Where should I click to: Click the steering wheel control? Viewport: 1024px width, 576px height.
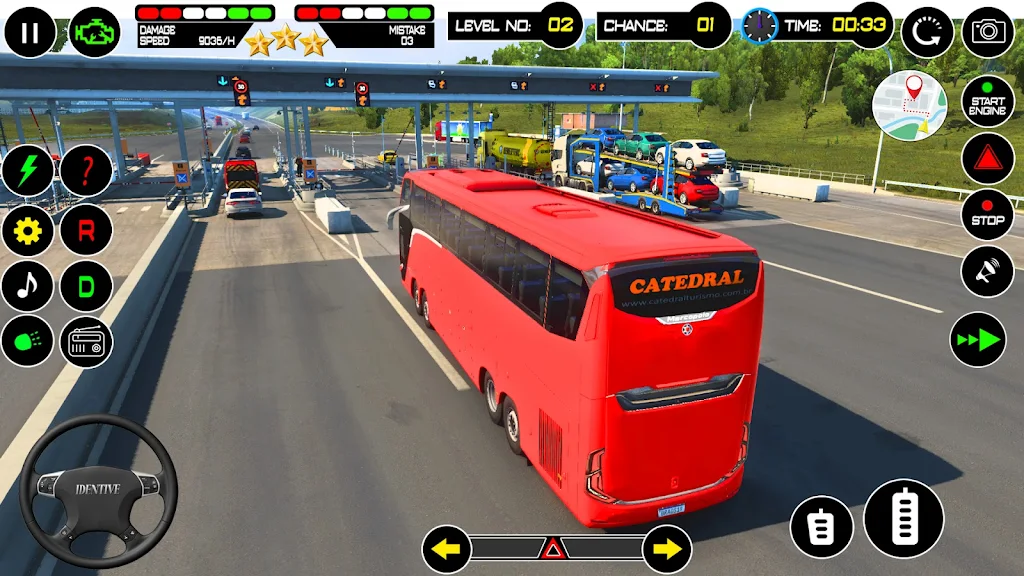(98, 491)
